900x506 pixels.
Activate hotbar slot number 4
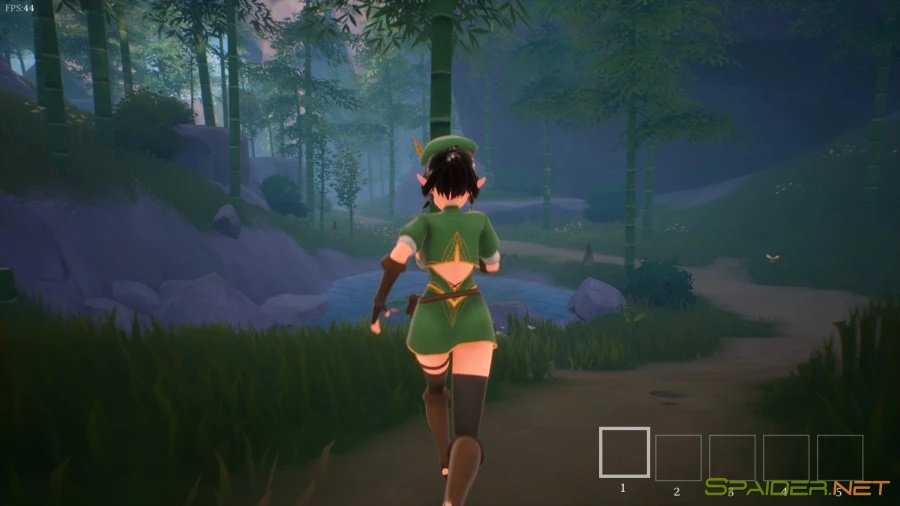coord(786,457)
